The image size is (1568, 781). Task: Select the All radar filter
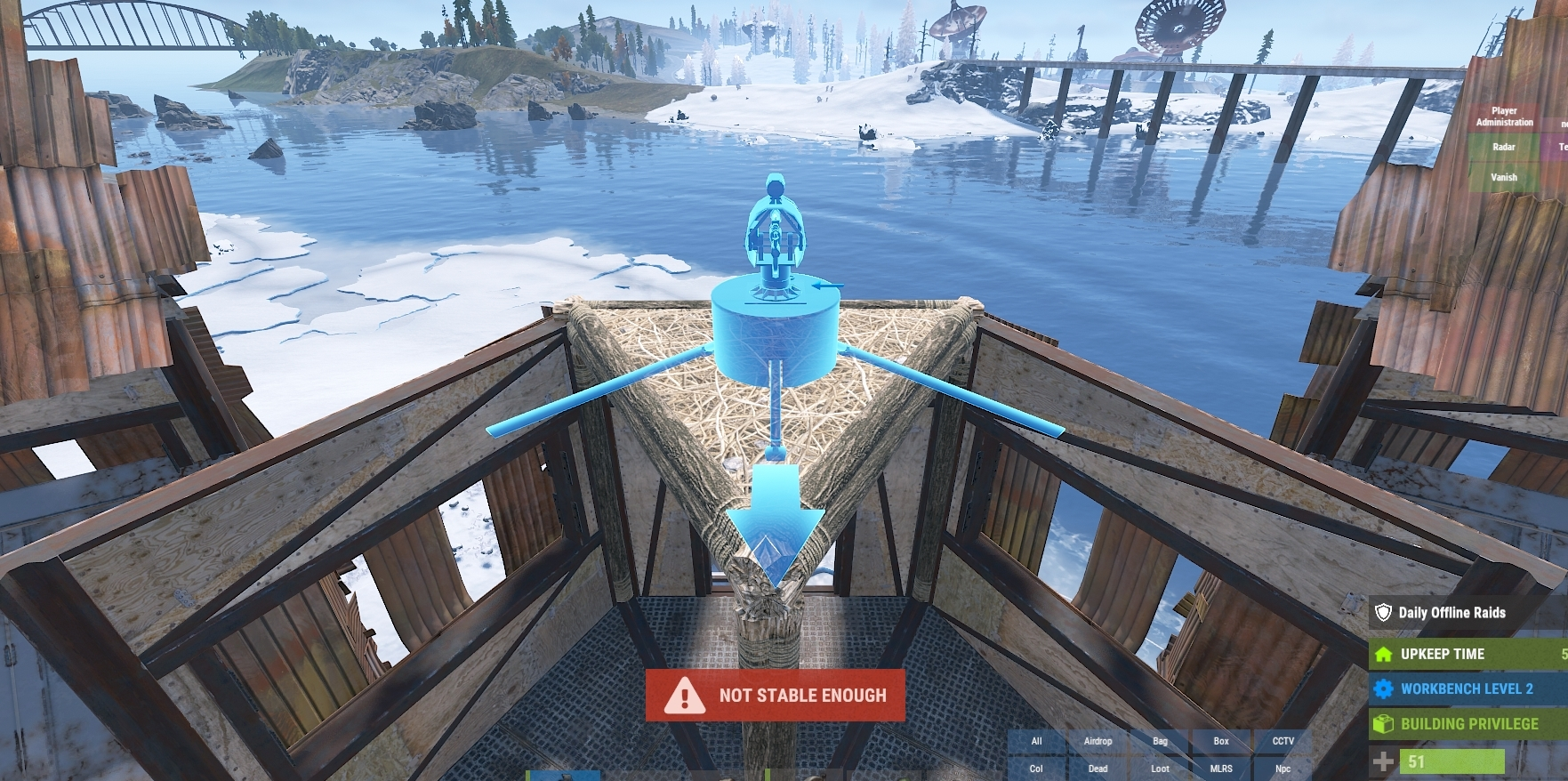1036,741
